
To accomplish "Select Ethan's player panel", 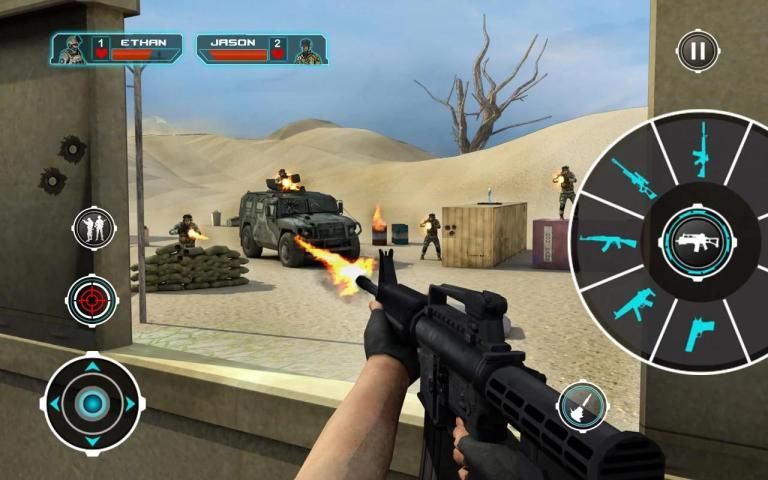I will click(116, 49).
